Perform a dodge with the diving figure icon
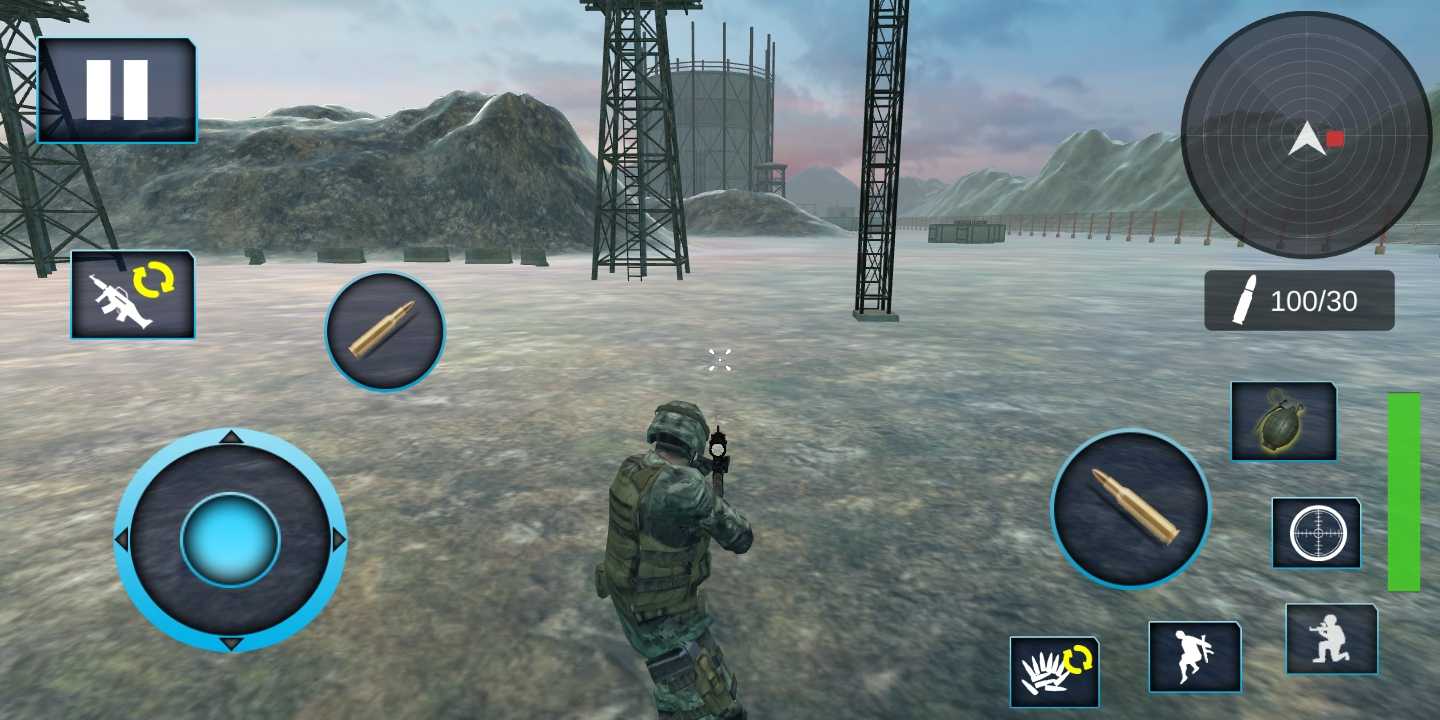Screen dimensions: 1440x720 [1194, 655]
